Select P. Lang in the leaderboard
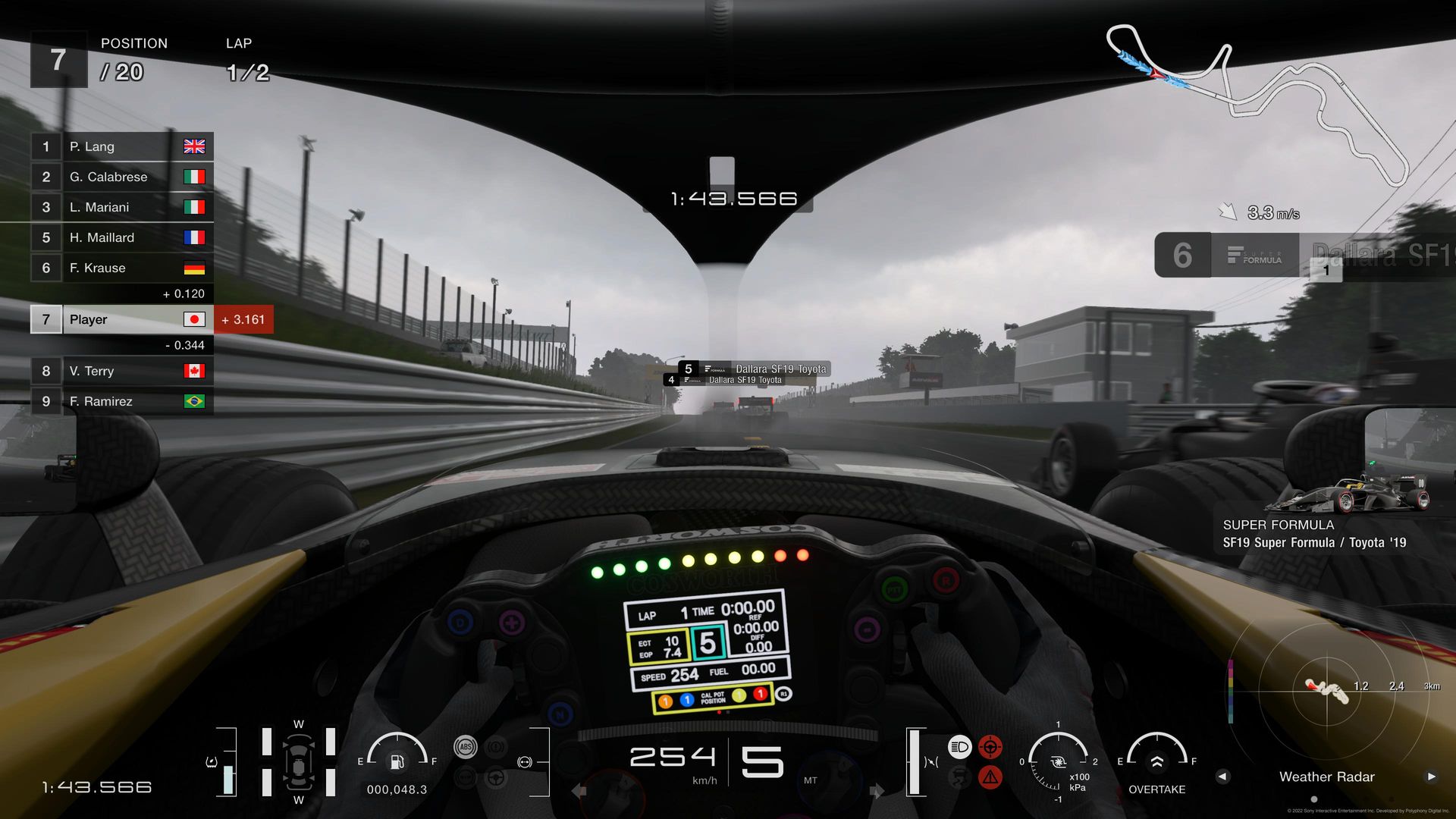This screenshot has width=1456, height=819. tap(121, 146)
